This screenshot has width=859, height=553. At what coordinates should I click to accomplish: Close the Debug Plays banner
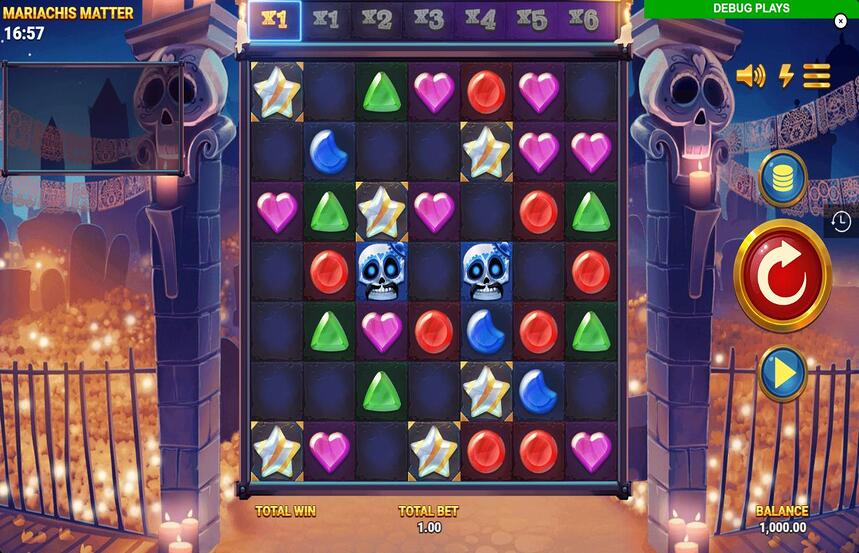[x=841, y=21]
